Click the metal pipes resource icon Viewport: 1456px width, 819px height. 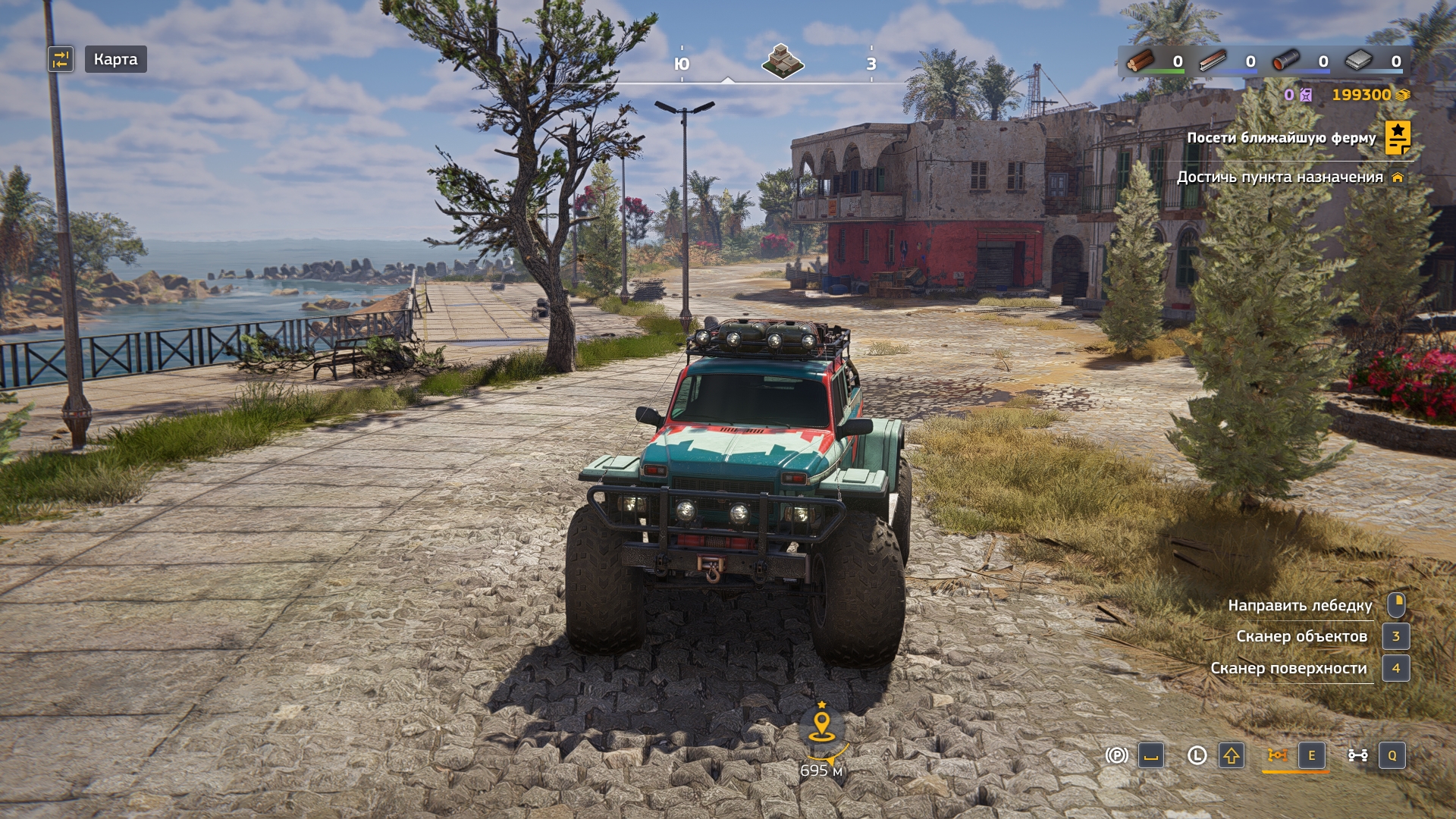click(1285, 61)
